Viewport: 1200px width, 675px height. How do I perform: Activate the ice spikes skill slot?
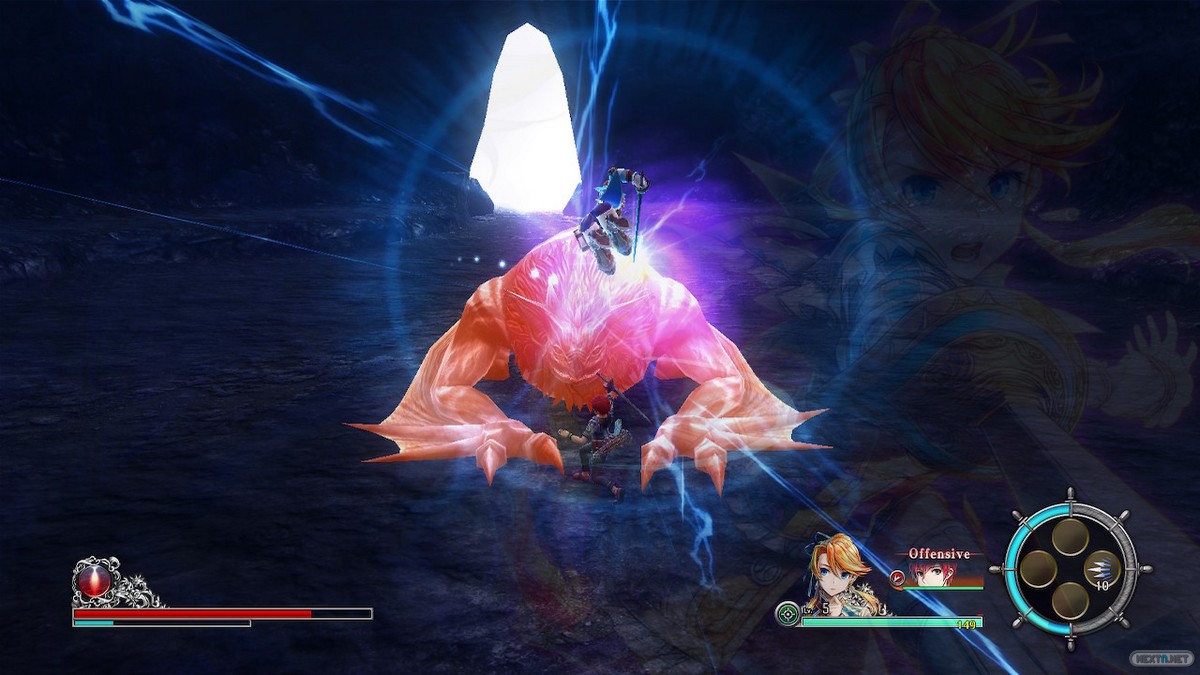click(x=1101, y=568)
